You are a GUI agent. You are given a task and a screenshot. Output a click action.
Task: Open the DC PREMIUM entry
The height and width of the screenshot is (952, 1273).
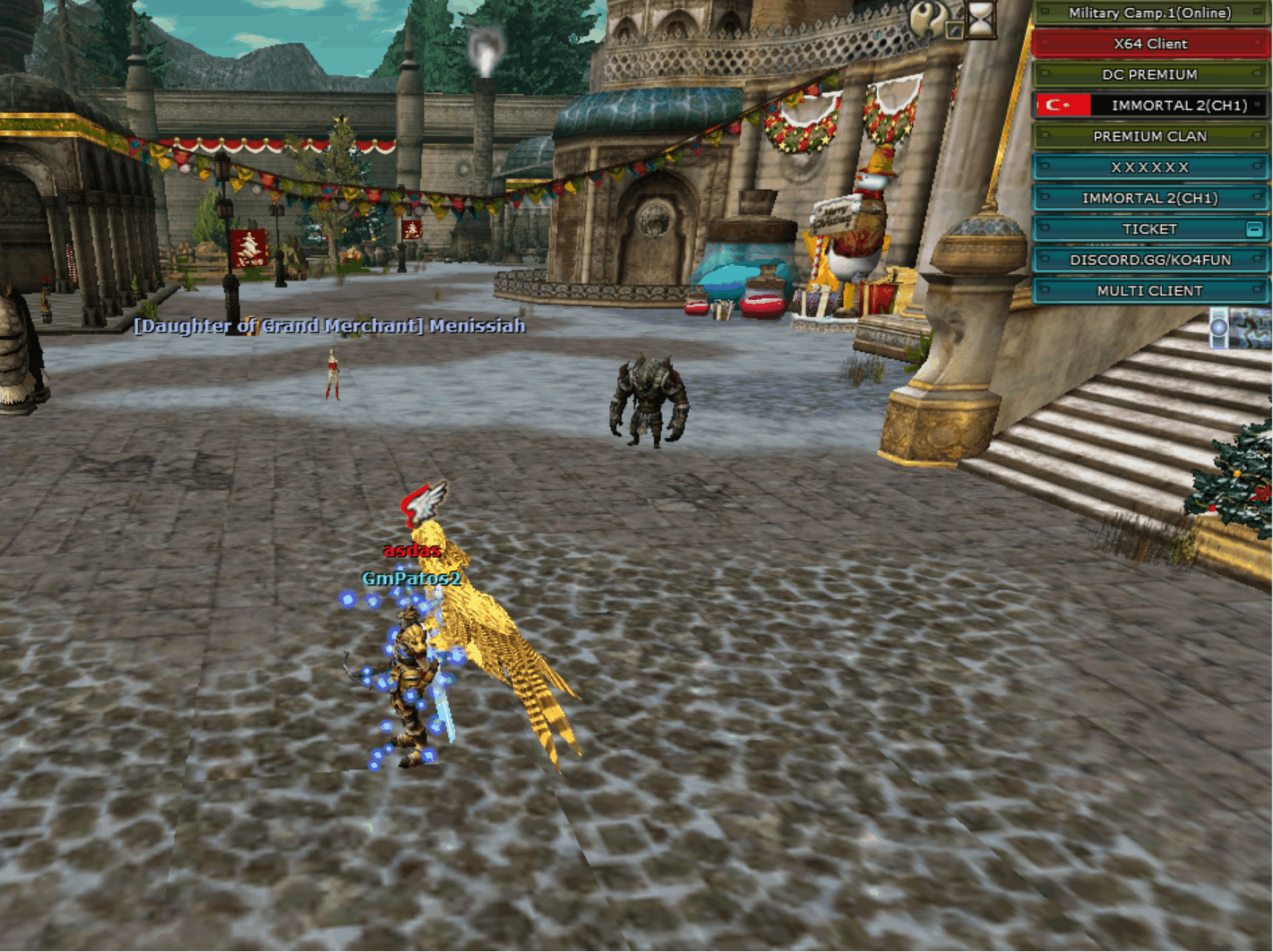coord(1149,74)
